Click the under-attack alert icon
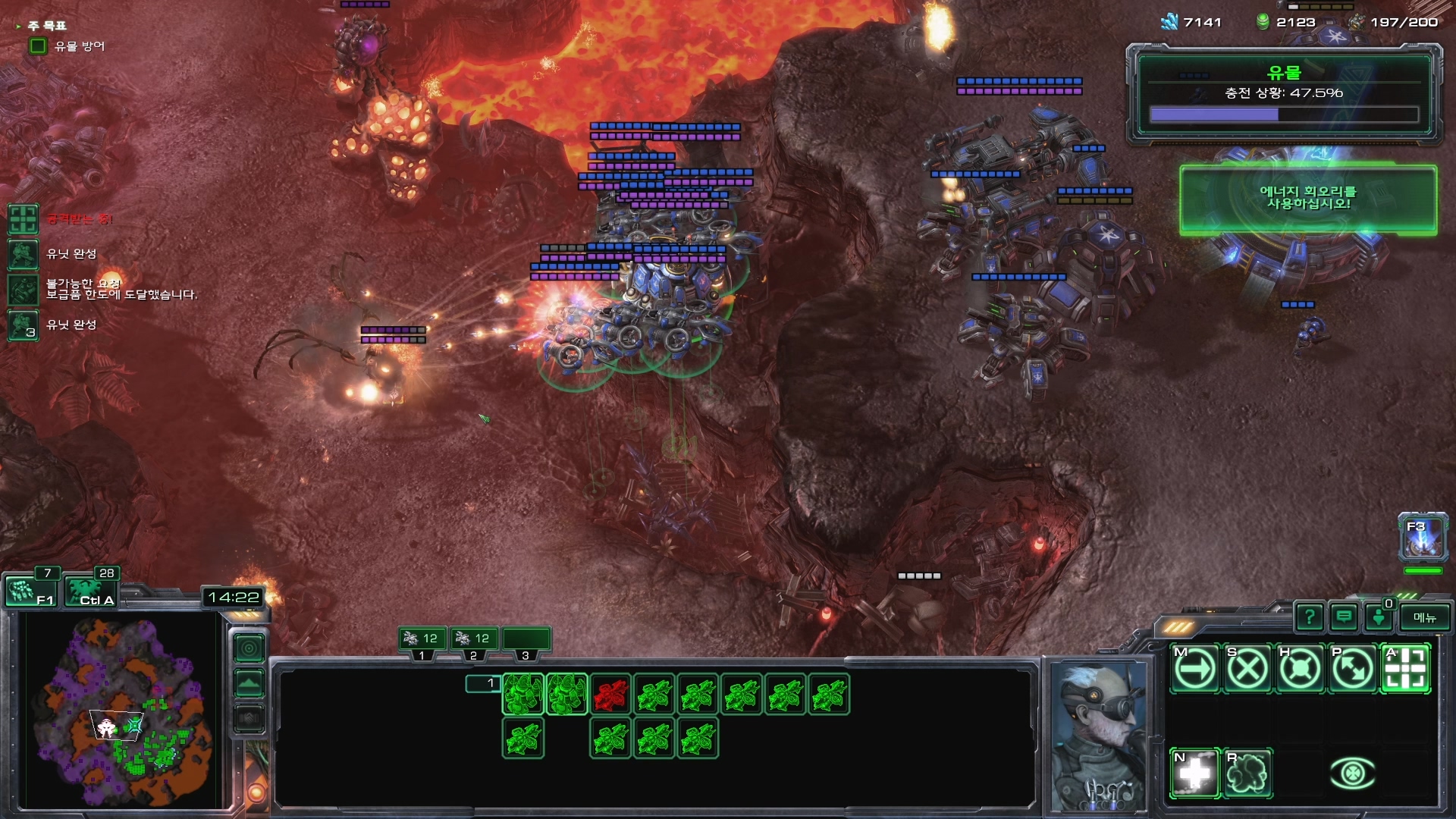The image size is (1456, 819). coord(23,219)
